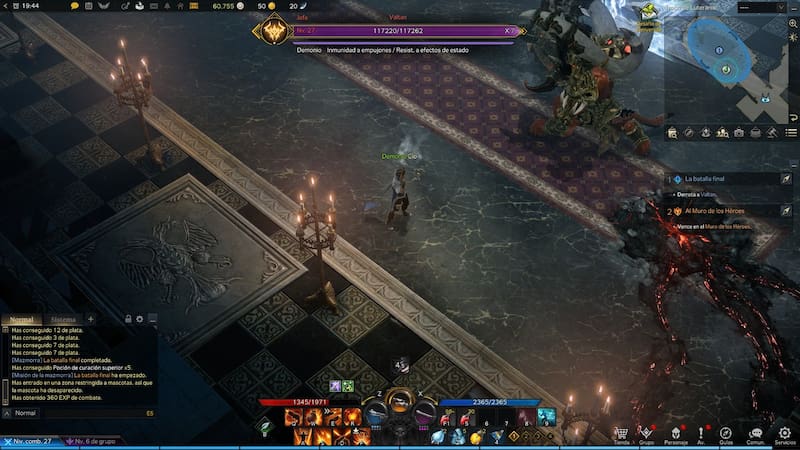800x450 pixels.
Task: Select the Normal chat tab
Action: (22, 319)
